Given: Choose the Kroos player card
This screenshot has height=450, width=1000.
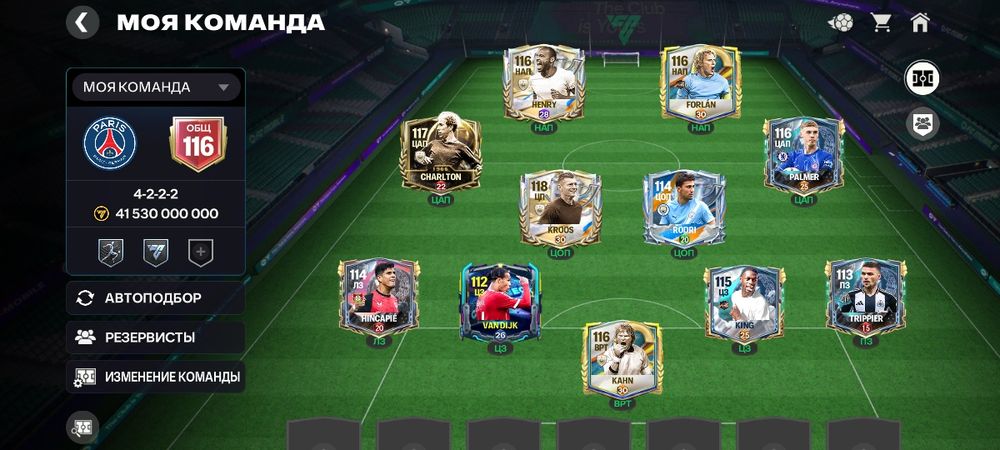Looking at the screenshot, I should (559, 208).
